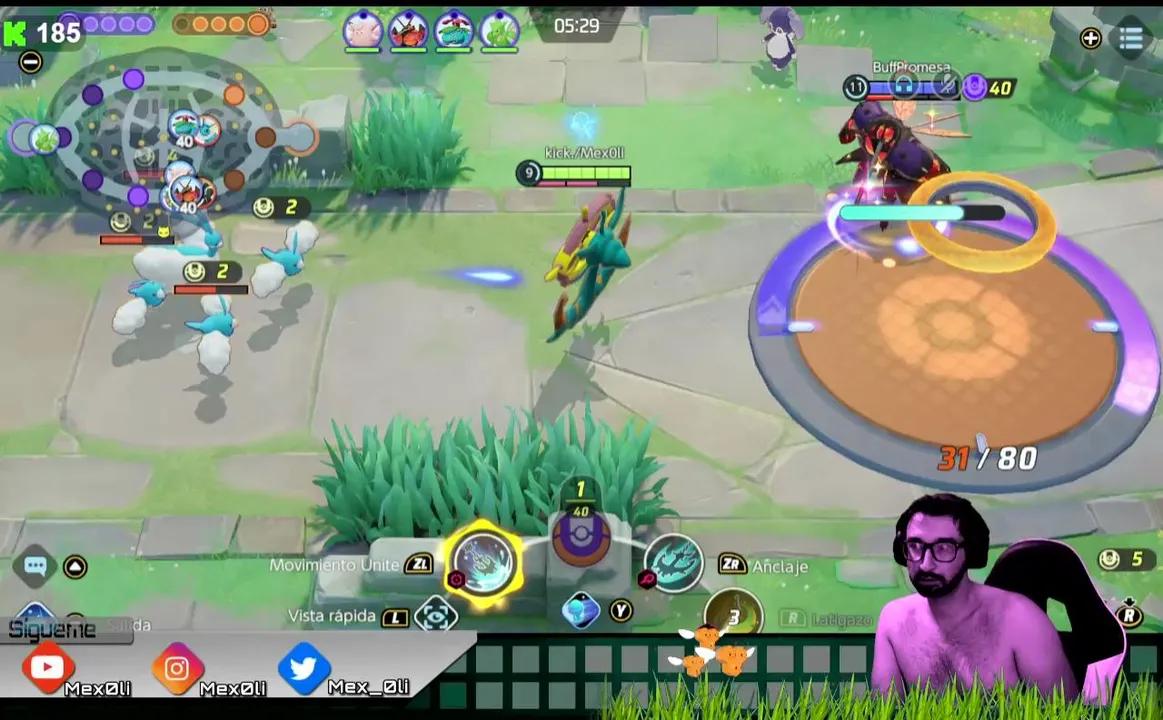Image resolution: width=1163 pixels, height=720 pixels.
Task: Select the Venusaur teammate portrait
Action: [454, 31]
